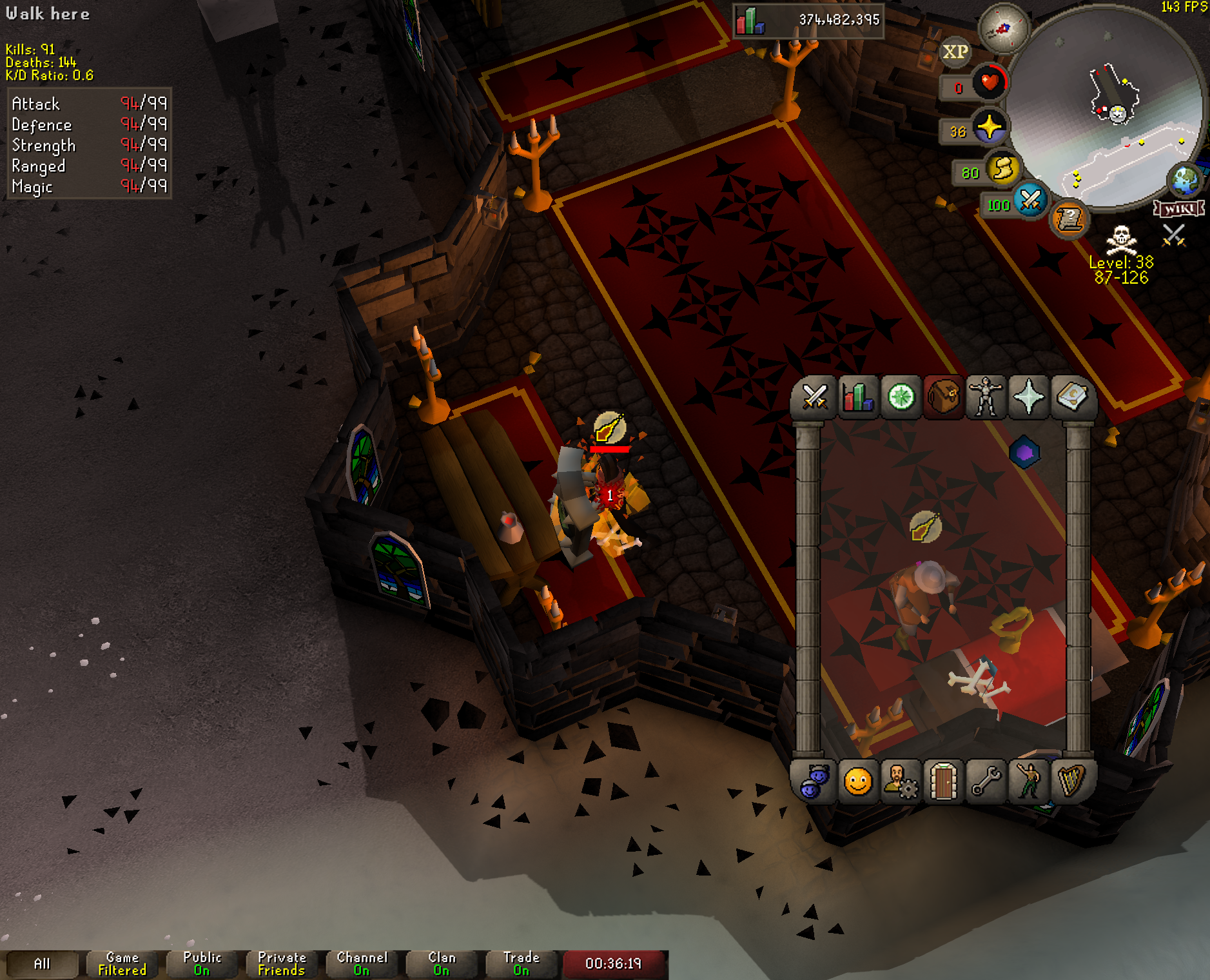Select the Public chat tab
Screen dimensions: 1210x980
coord(202,964)
